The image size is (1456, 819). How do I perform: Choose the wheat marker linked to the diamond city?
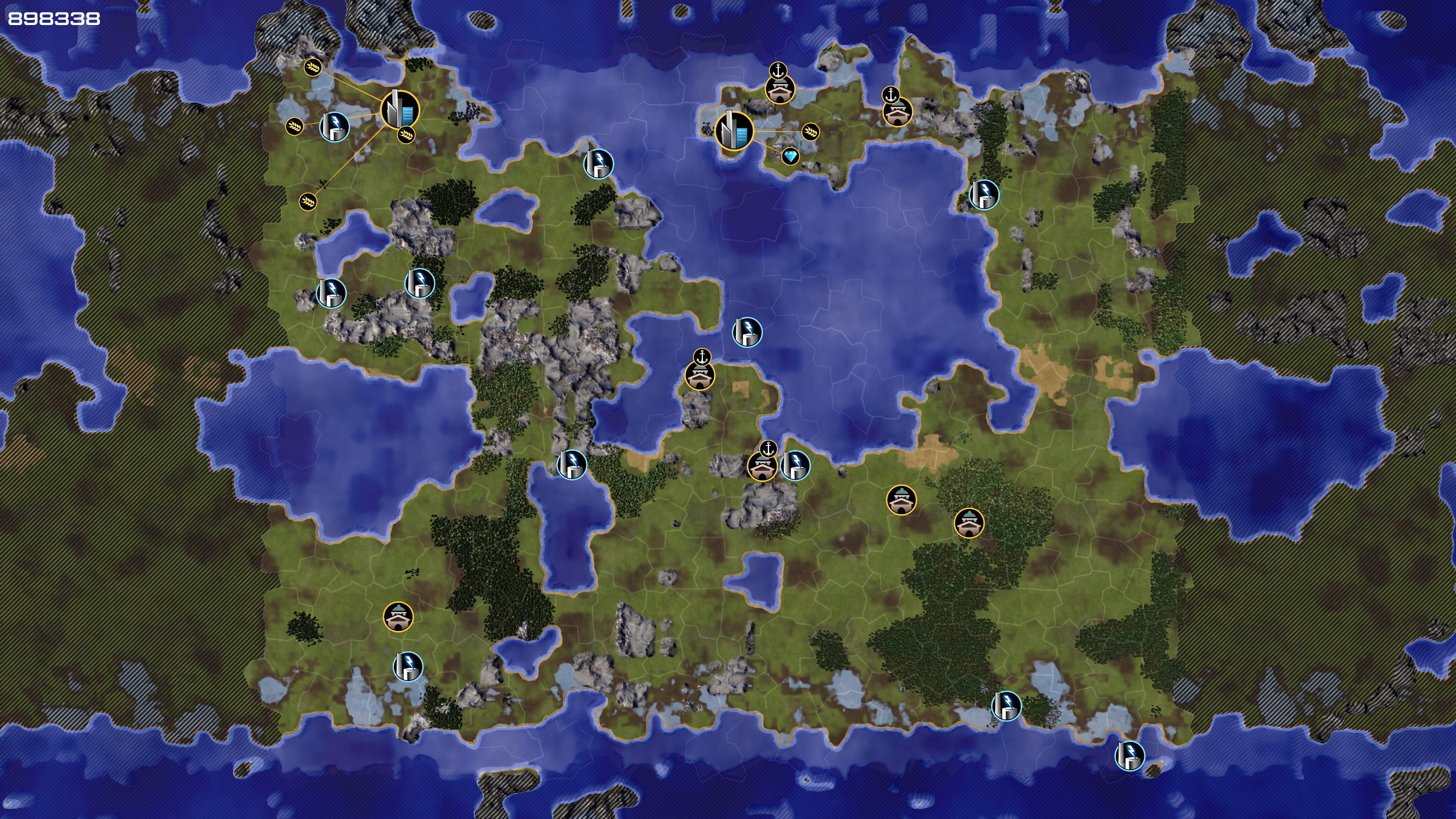(810, 132)
